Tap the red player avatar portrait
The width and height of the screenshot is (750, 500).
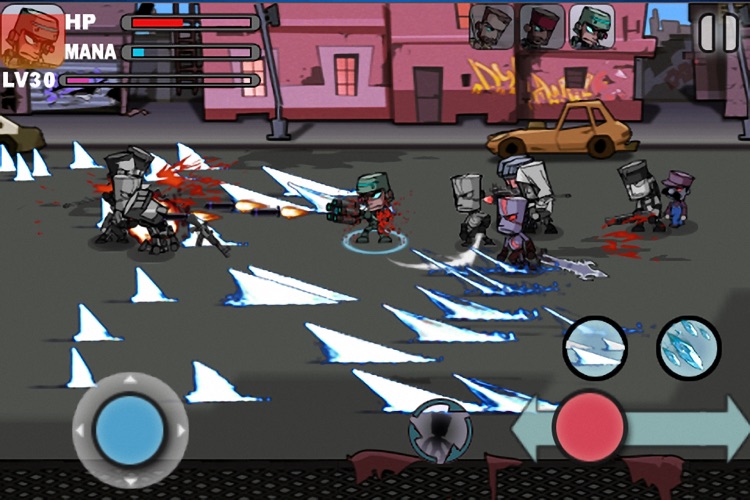tap(32, 35)
